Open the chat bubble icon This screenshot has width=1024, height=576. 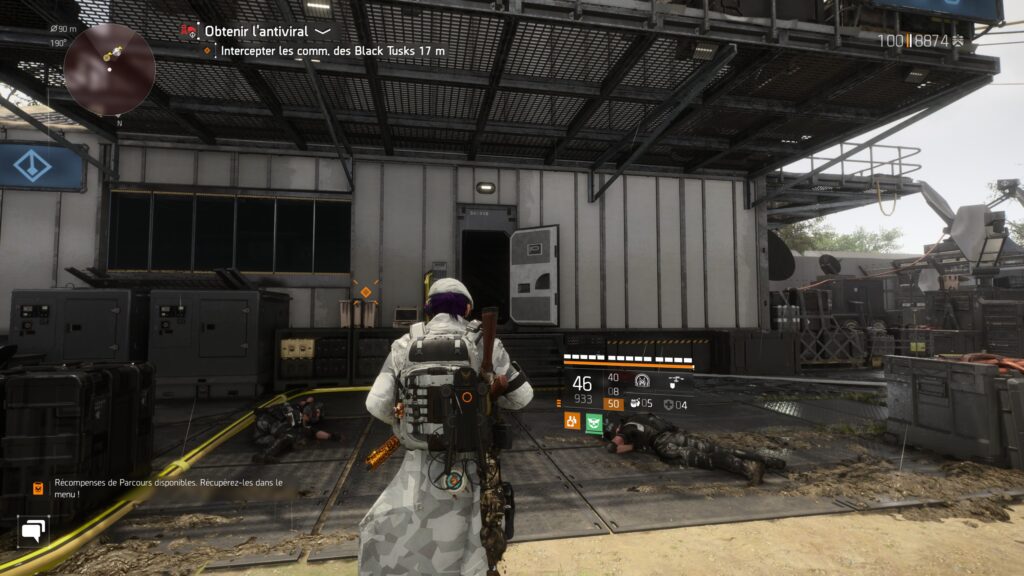coord(33,530)
